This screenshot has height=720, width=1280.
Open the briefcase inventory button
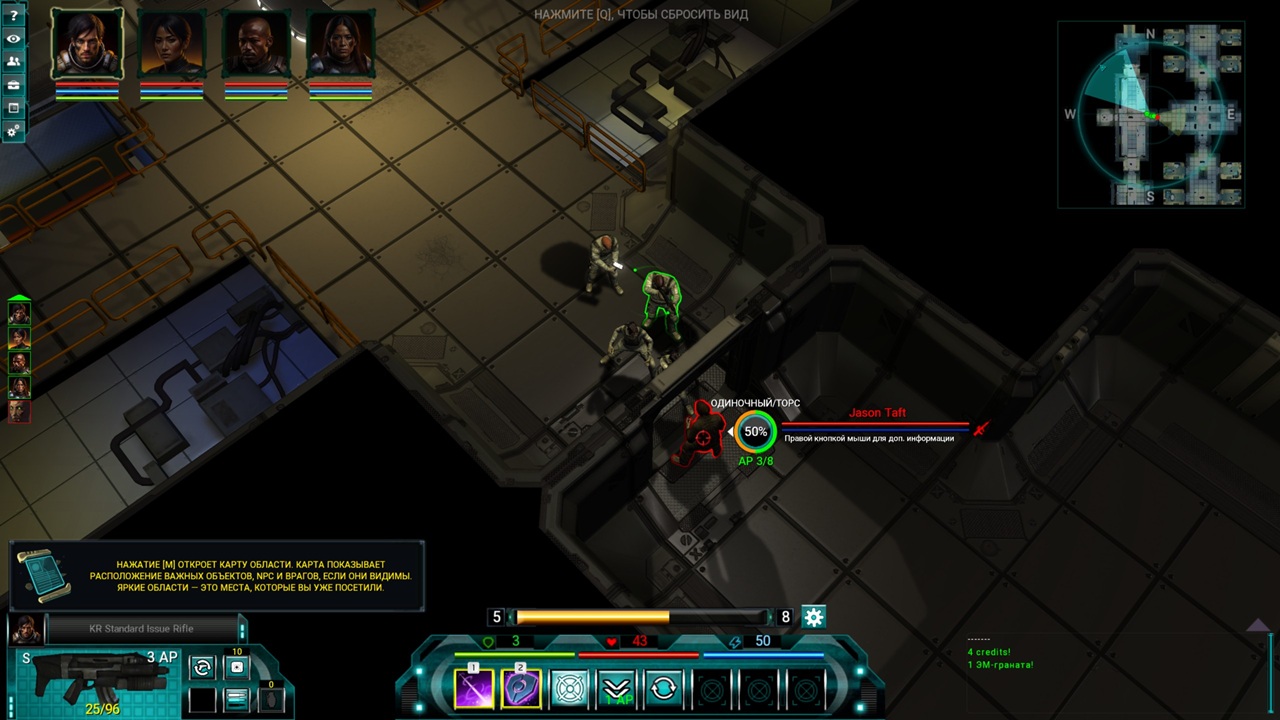(14, 85)
